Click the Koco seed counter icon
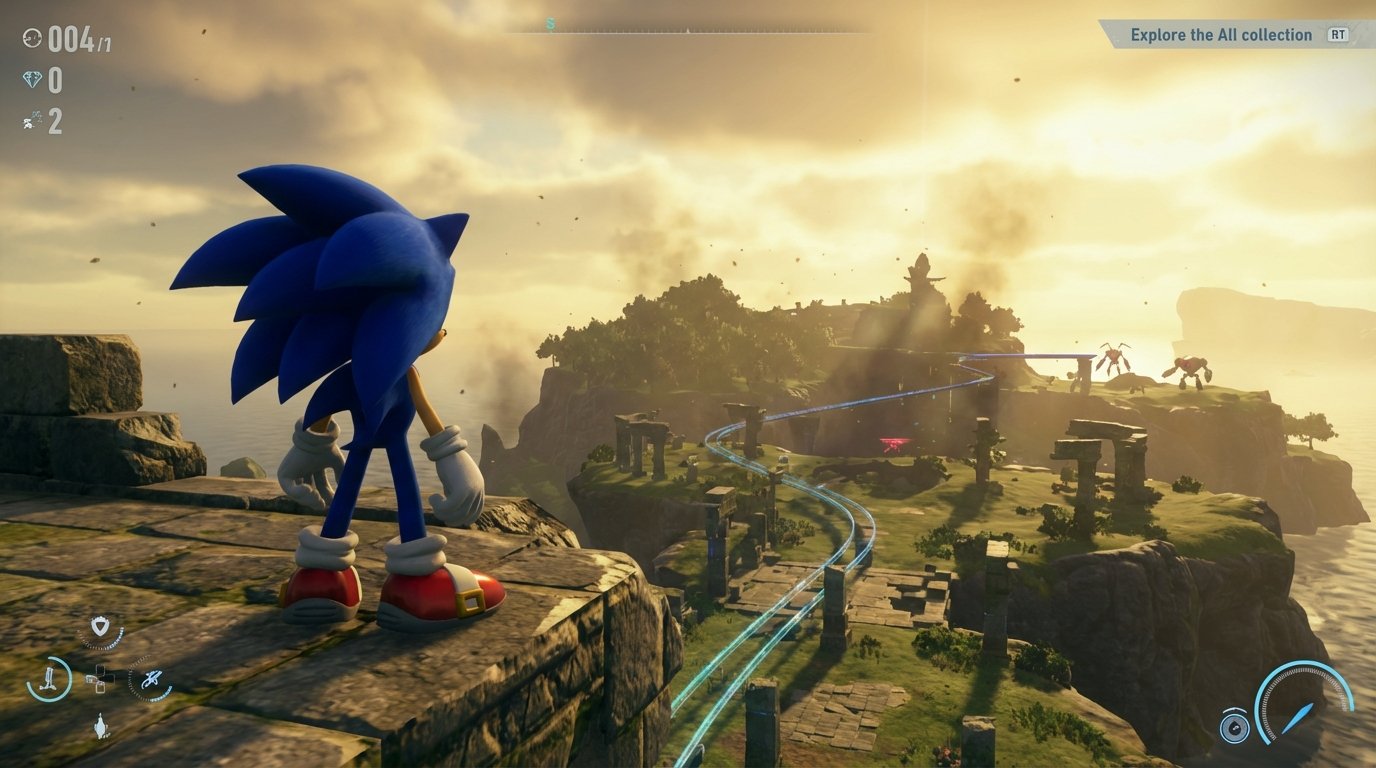The height and width of the screenshot is (768, 1376). pyautogui.click(x=30, y=120)
